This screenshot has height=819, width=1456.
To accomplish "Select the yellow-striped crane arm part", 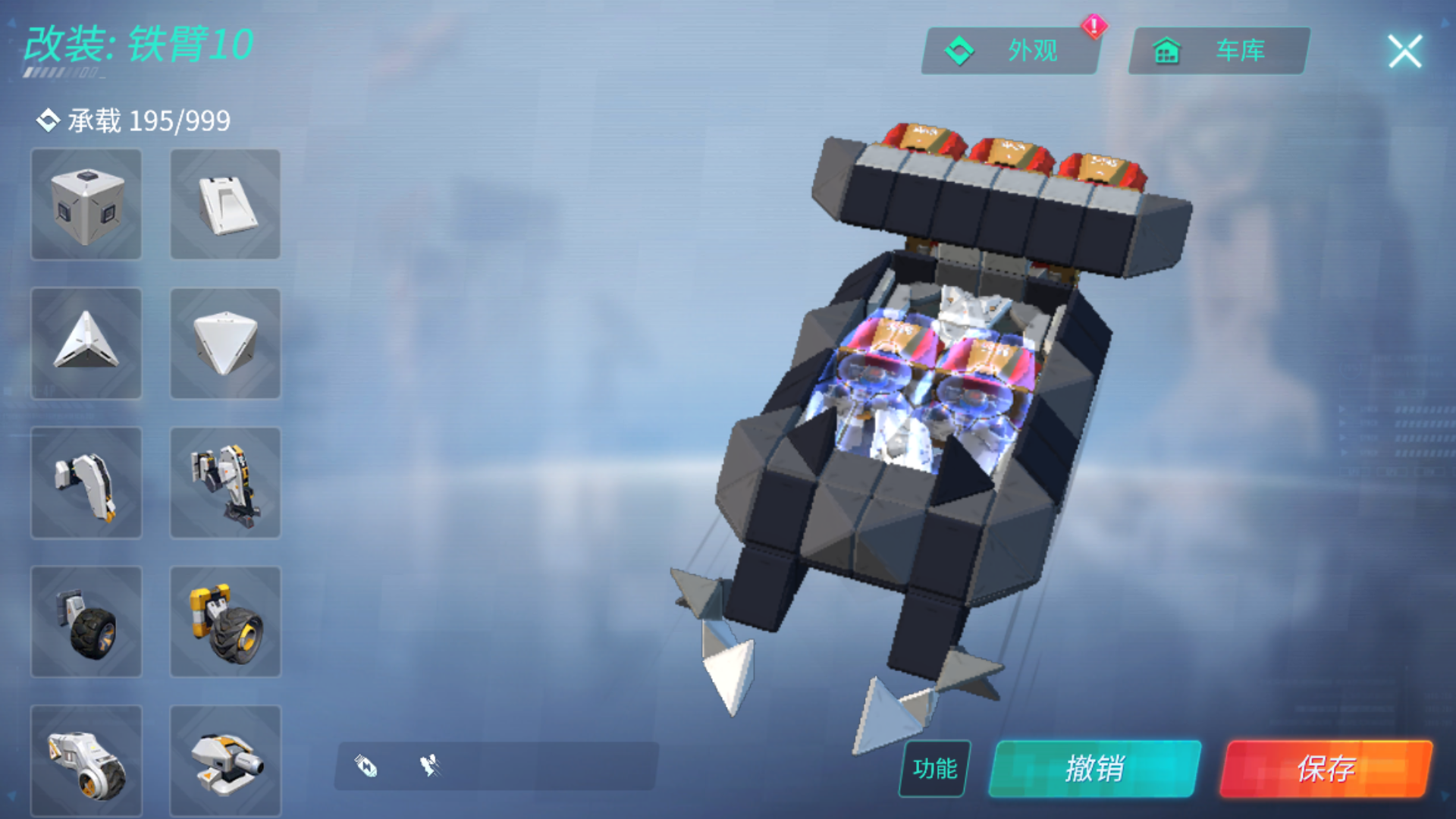I will 224,482.
